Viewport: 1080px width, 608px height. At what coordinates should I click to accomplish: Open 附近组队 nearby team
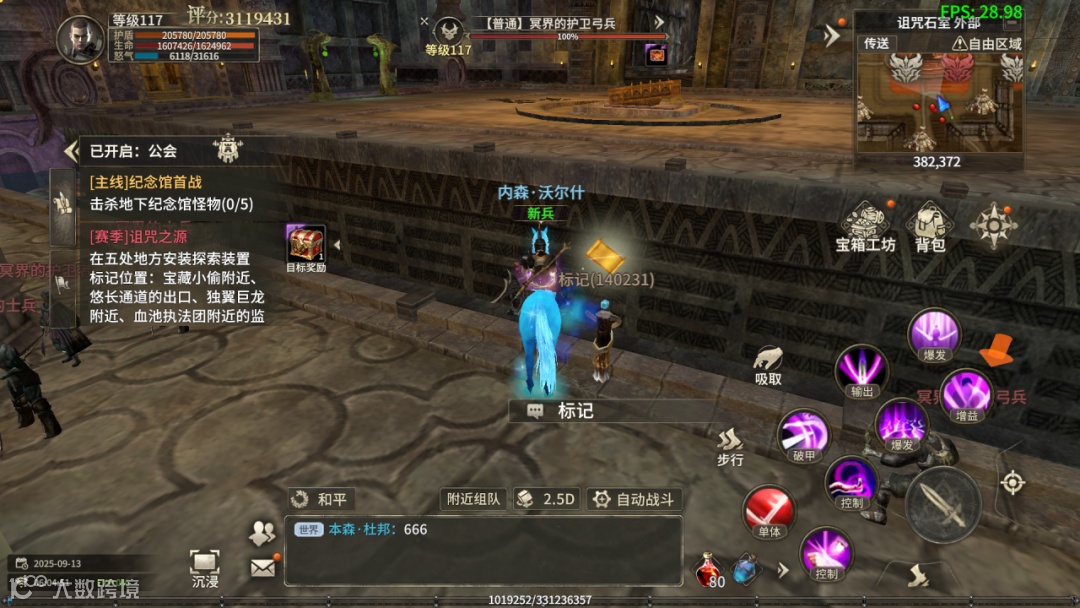(x=473, y=499)
